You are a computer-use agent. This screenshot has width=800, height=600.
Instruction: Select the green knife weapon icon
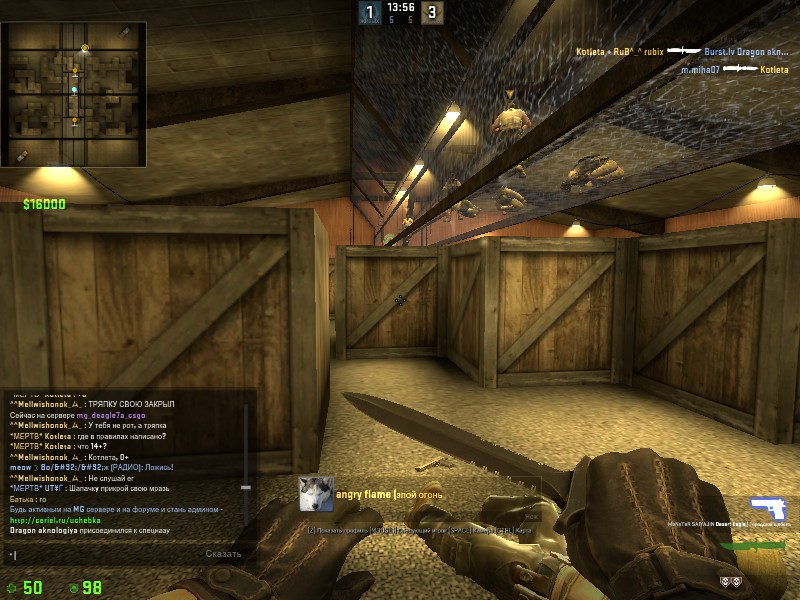click(x=755, y=546)
